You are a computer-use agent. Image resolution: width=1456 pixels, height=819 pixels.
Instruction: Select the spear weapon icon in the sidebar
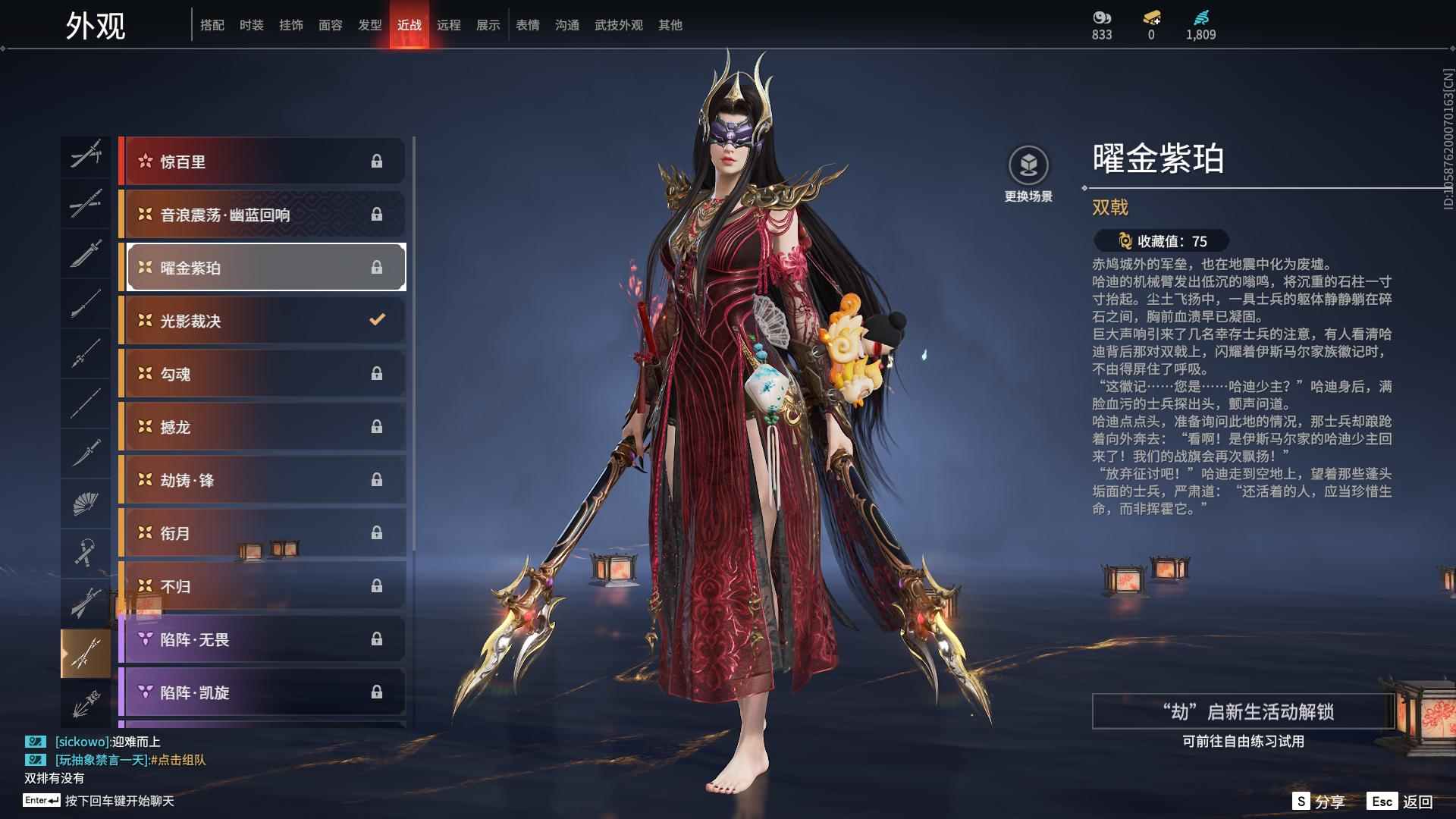(x=86, y=353)
